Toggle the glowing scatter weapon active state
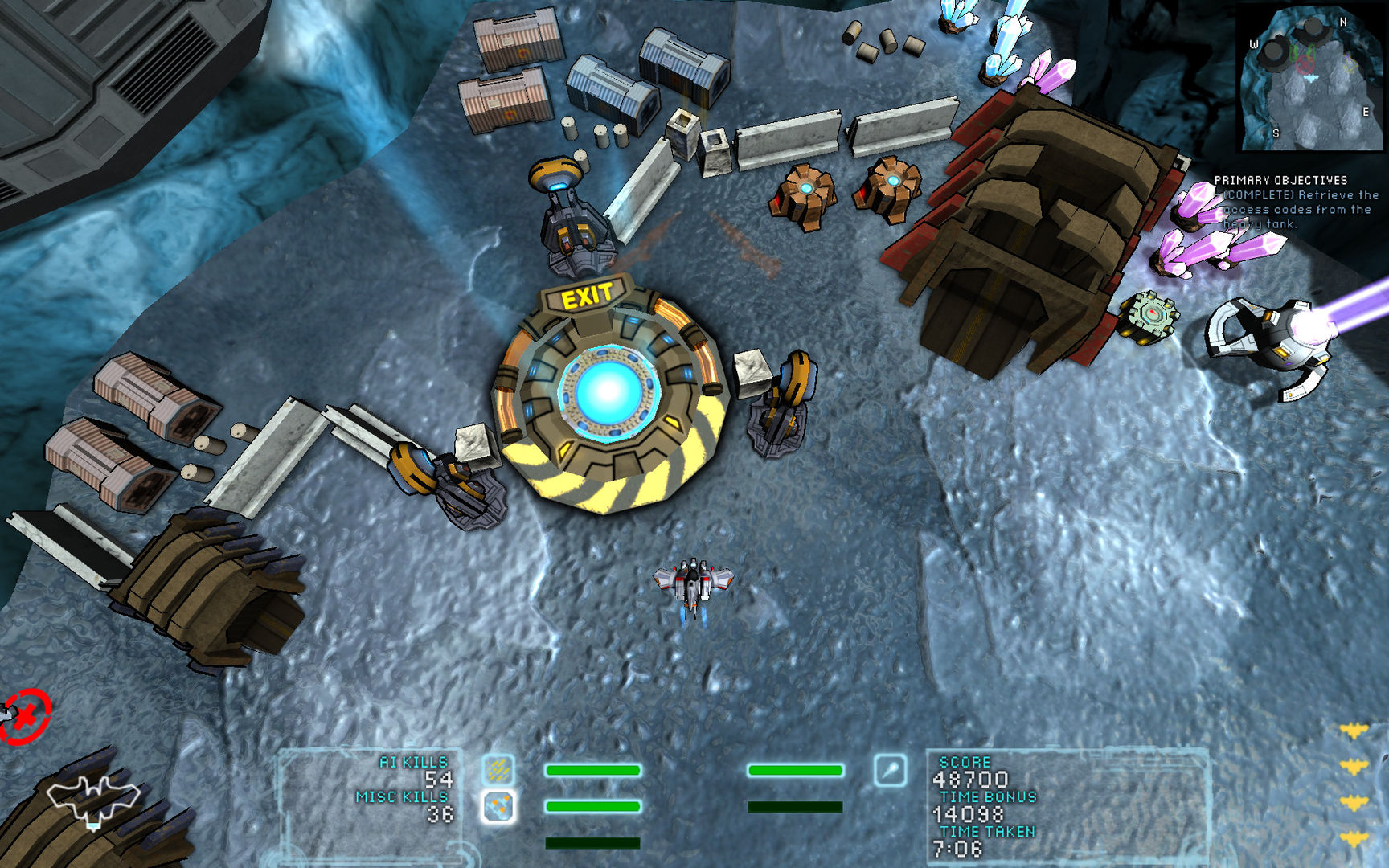 500,805
